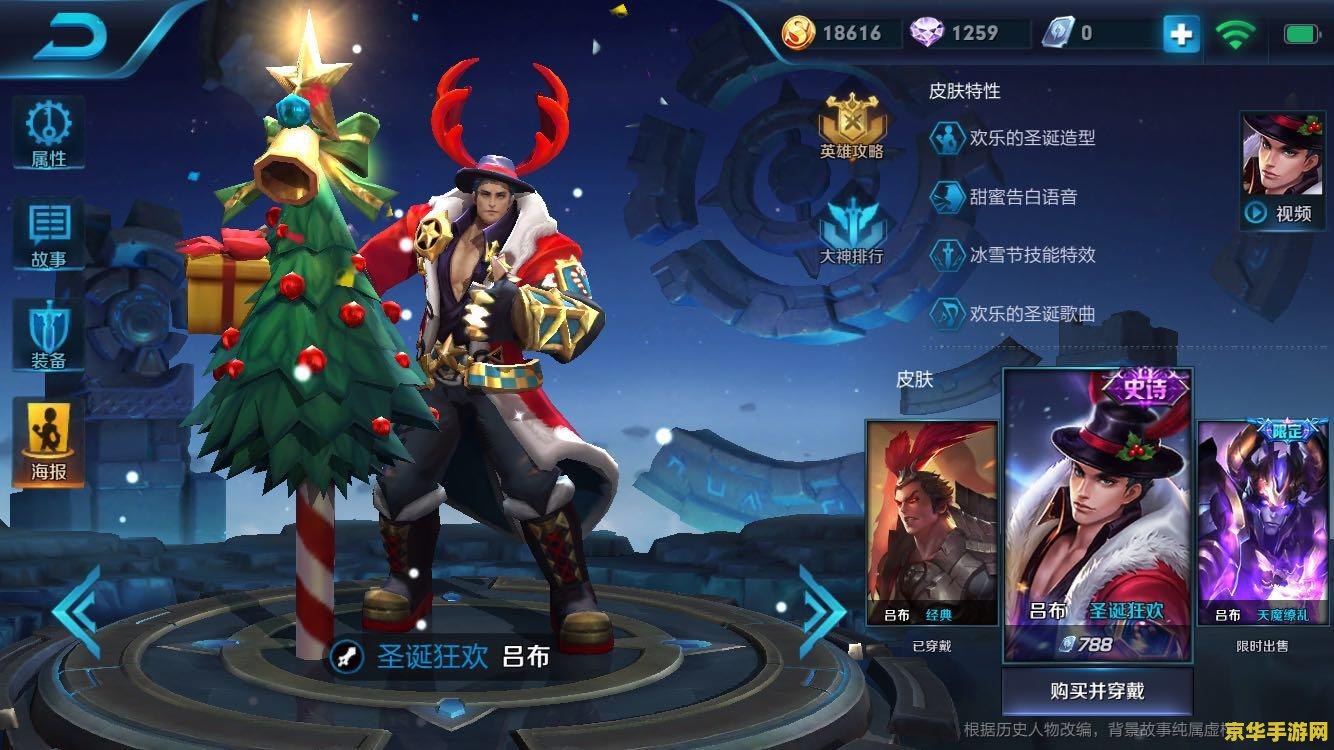Select the 圣诞狂欢 skin card
Screen dimensions: 1334x750
click(x=1097, y=515)
